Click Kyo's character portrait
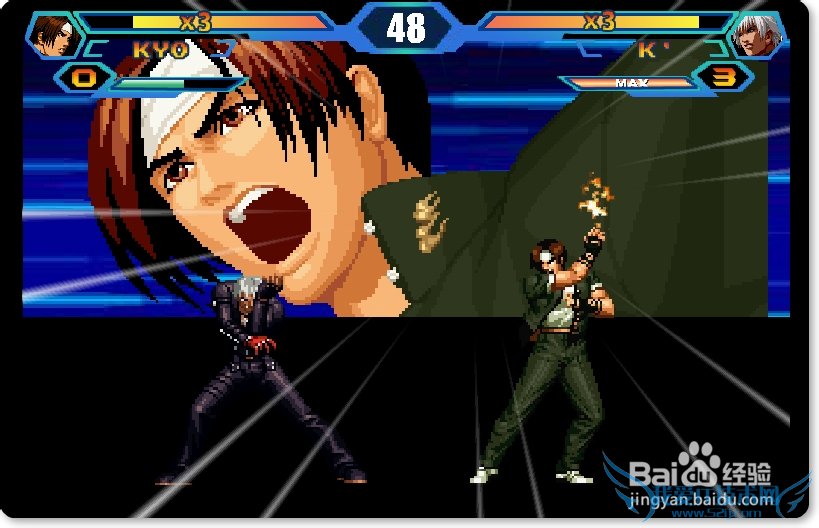This screenshot has width=819, height=528. click(53, 36)
